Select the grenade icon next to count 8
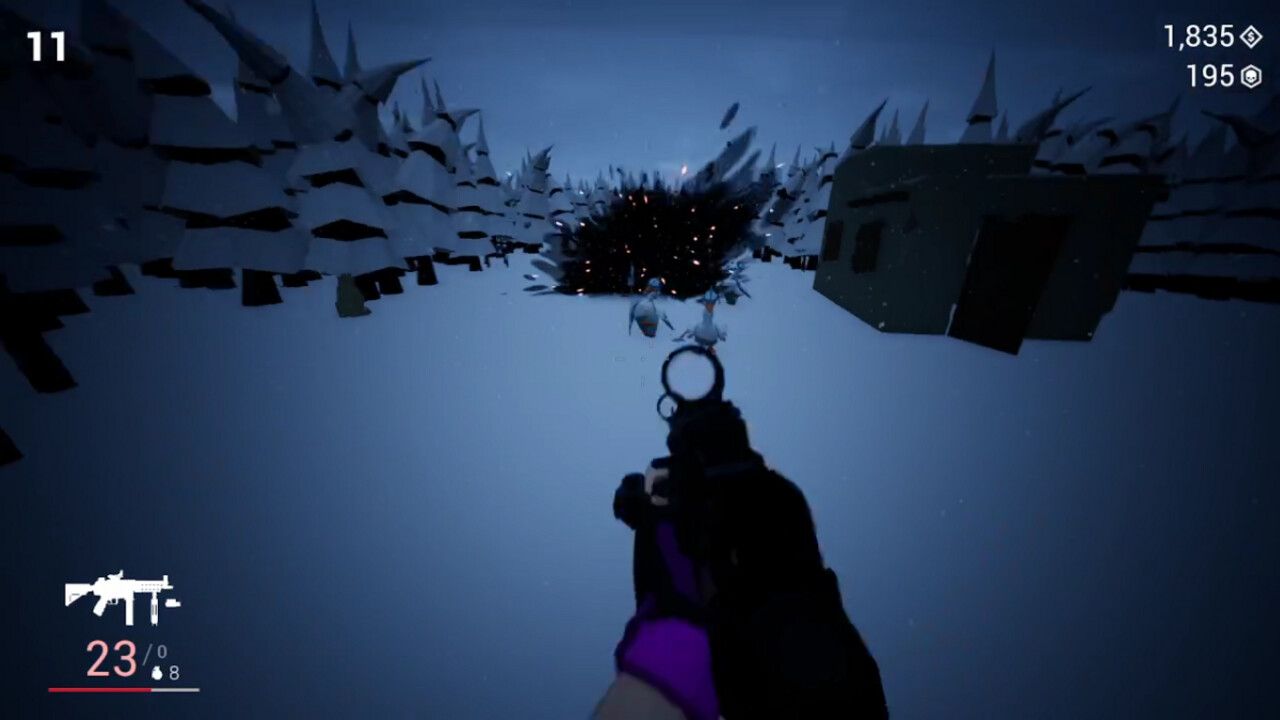This screenshot has width=1280, height=720. [x=158, y=672]
